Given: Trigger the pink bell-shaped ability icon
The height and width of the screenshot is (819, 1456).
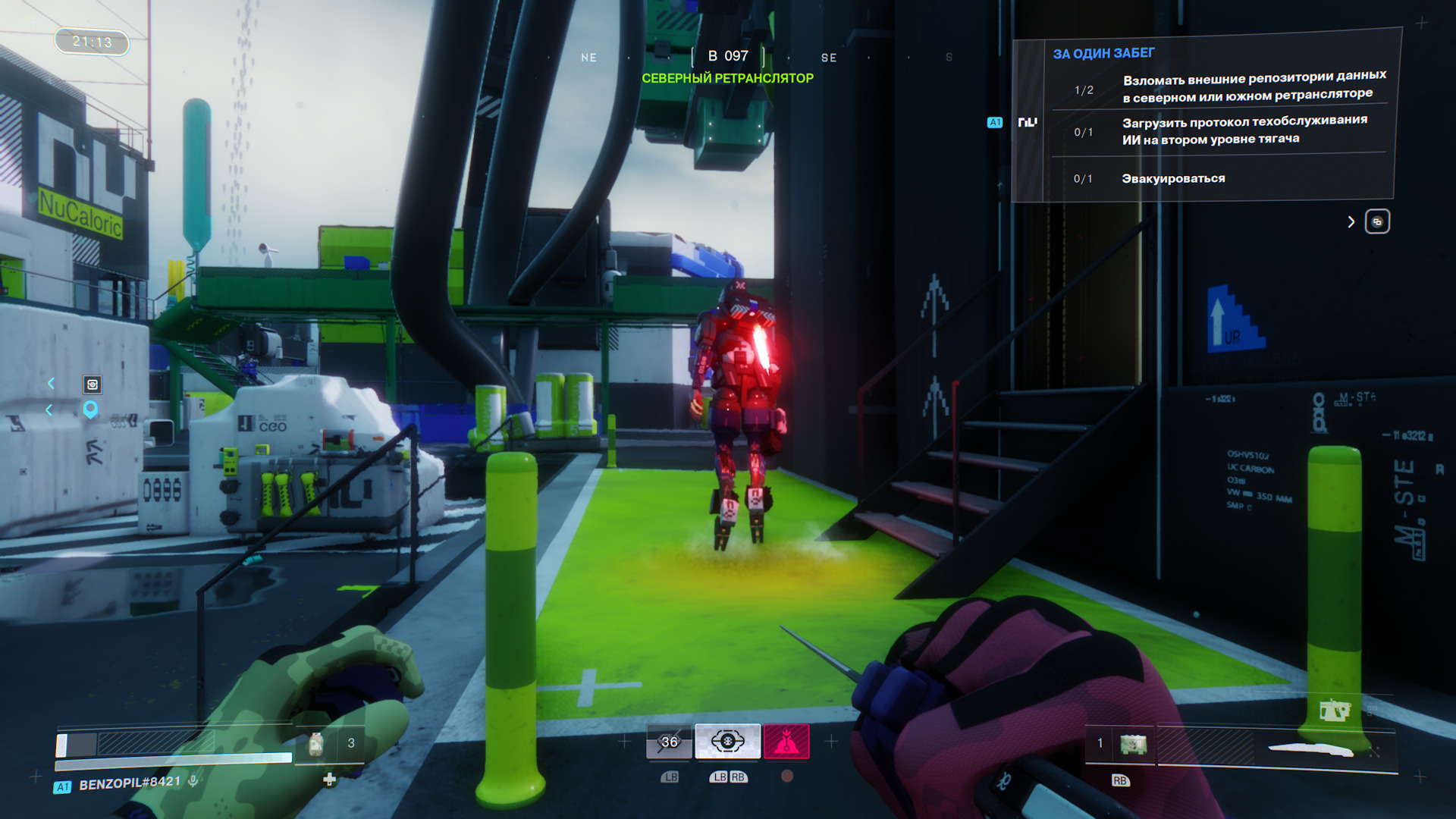Looking at the screenshot, I should (x=786, y=742).
